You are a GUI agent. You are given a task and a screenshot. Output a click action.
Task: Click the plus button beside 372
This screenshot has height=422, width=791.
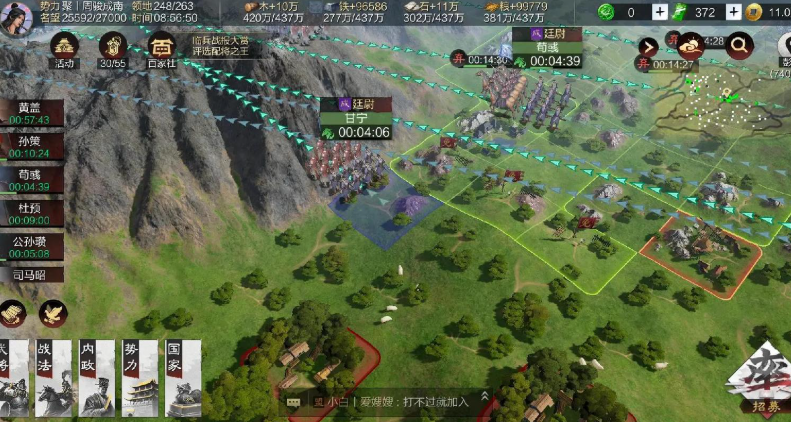[733, 12]
